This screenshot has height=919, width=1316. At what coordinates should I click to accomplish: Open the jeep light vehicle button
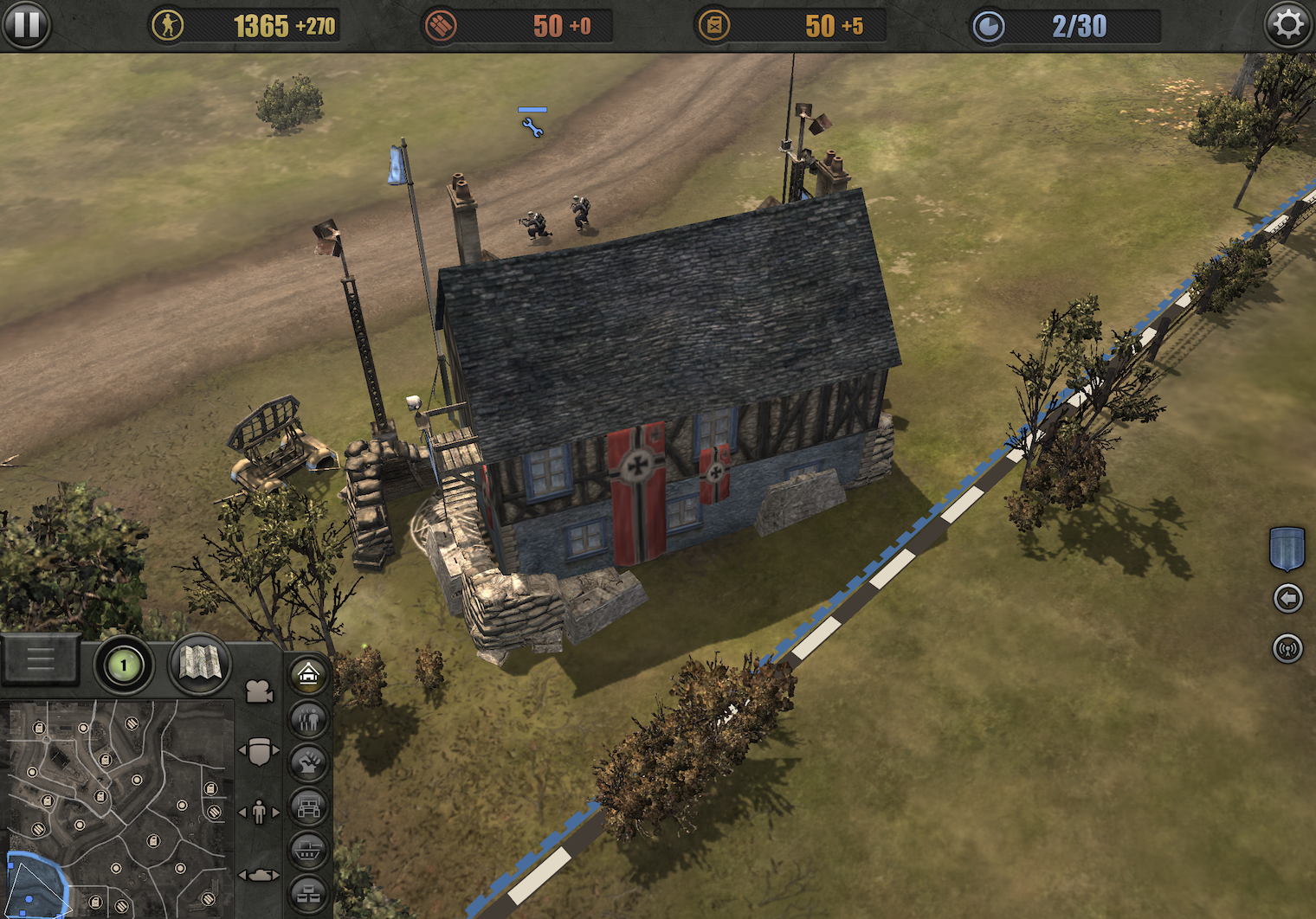(x=309, y=807)
